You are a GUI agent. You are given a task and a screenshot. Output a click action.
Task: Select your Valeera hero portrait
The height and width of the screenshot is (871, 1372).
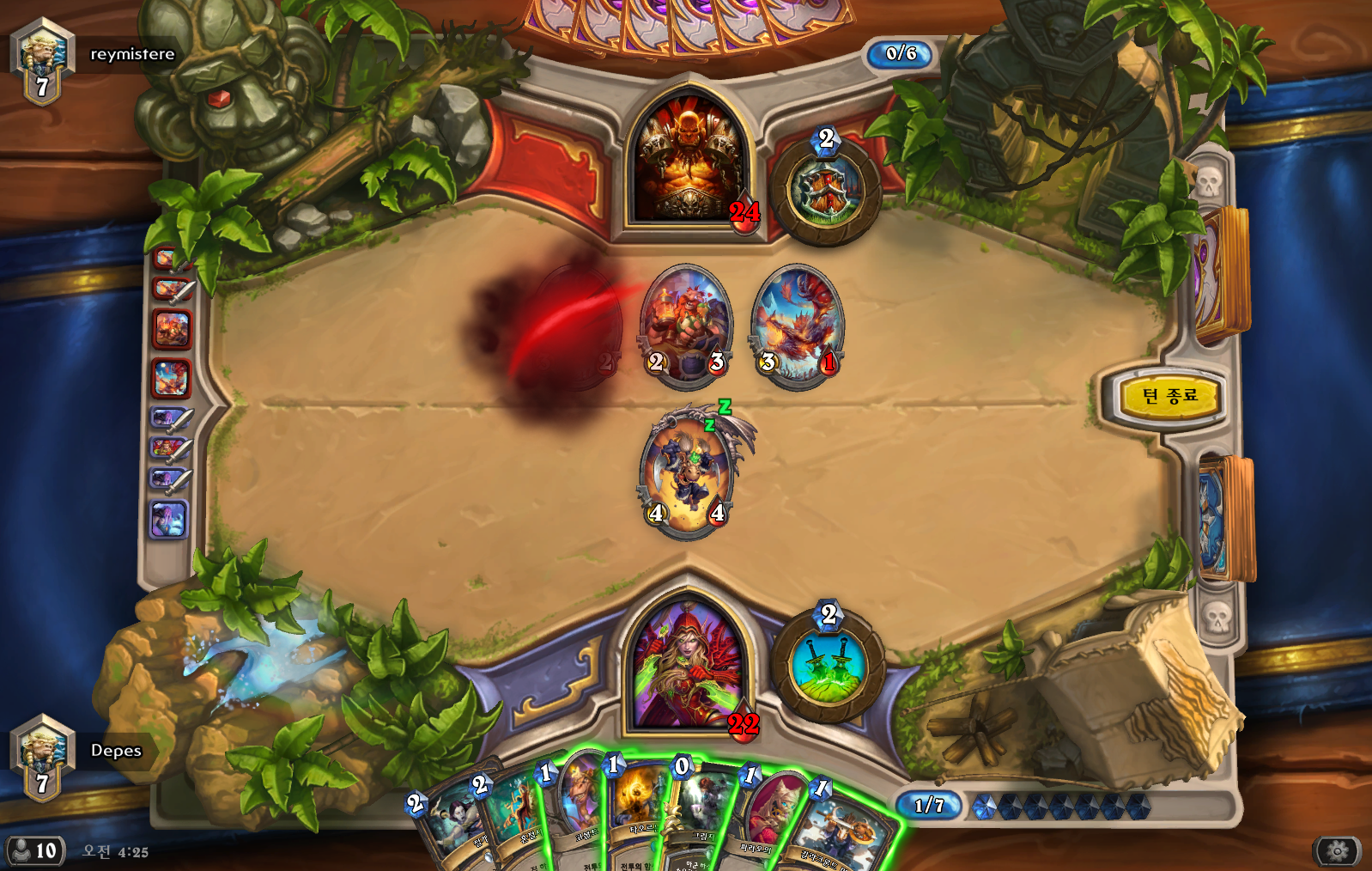[x=687, y=666]
